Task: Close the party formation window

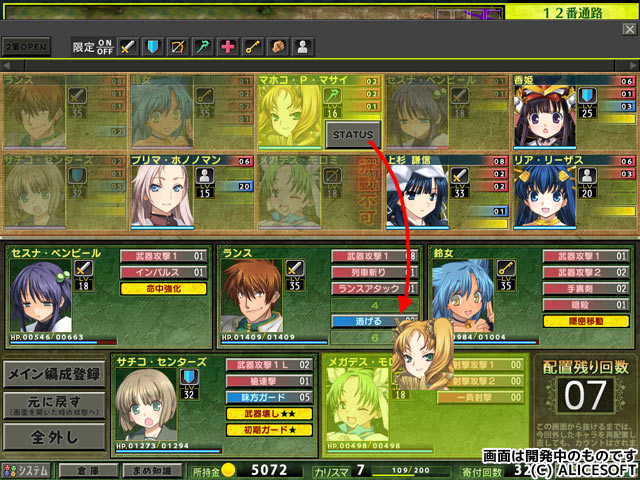Action: click(628, 30)
